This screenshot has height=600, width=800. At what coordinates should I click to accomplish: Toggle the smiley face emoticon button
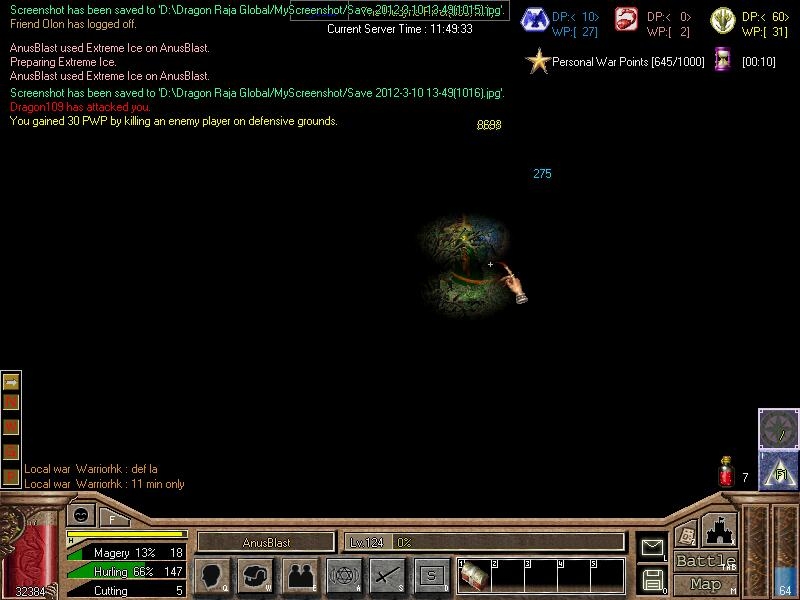point(80,516)
